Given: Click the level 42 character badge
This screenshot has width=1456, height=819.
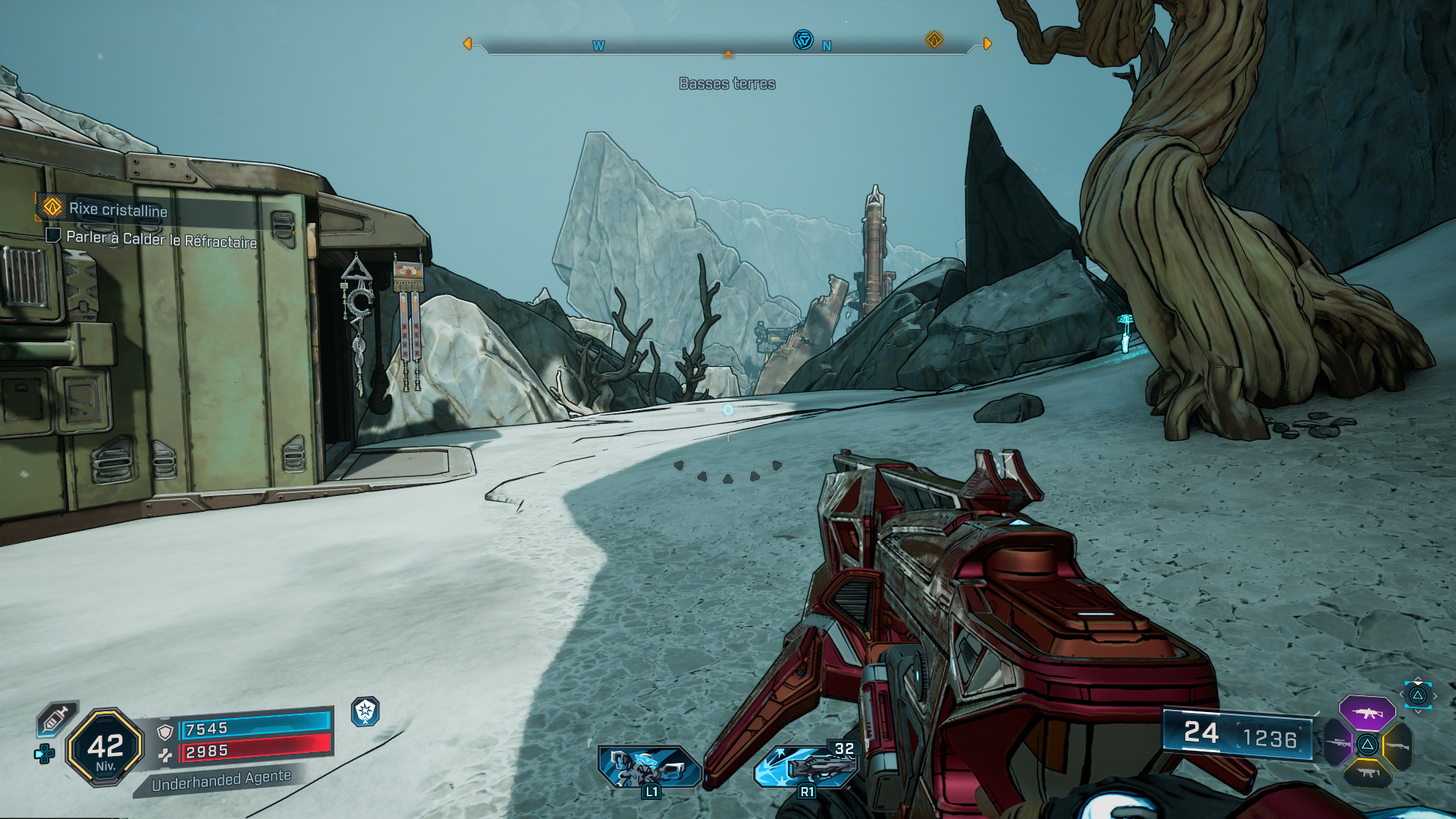Looking at the screenshot, I should tap(105, 748).
